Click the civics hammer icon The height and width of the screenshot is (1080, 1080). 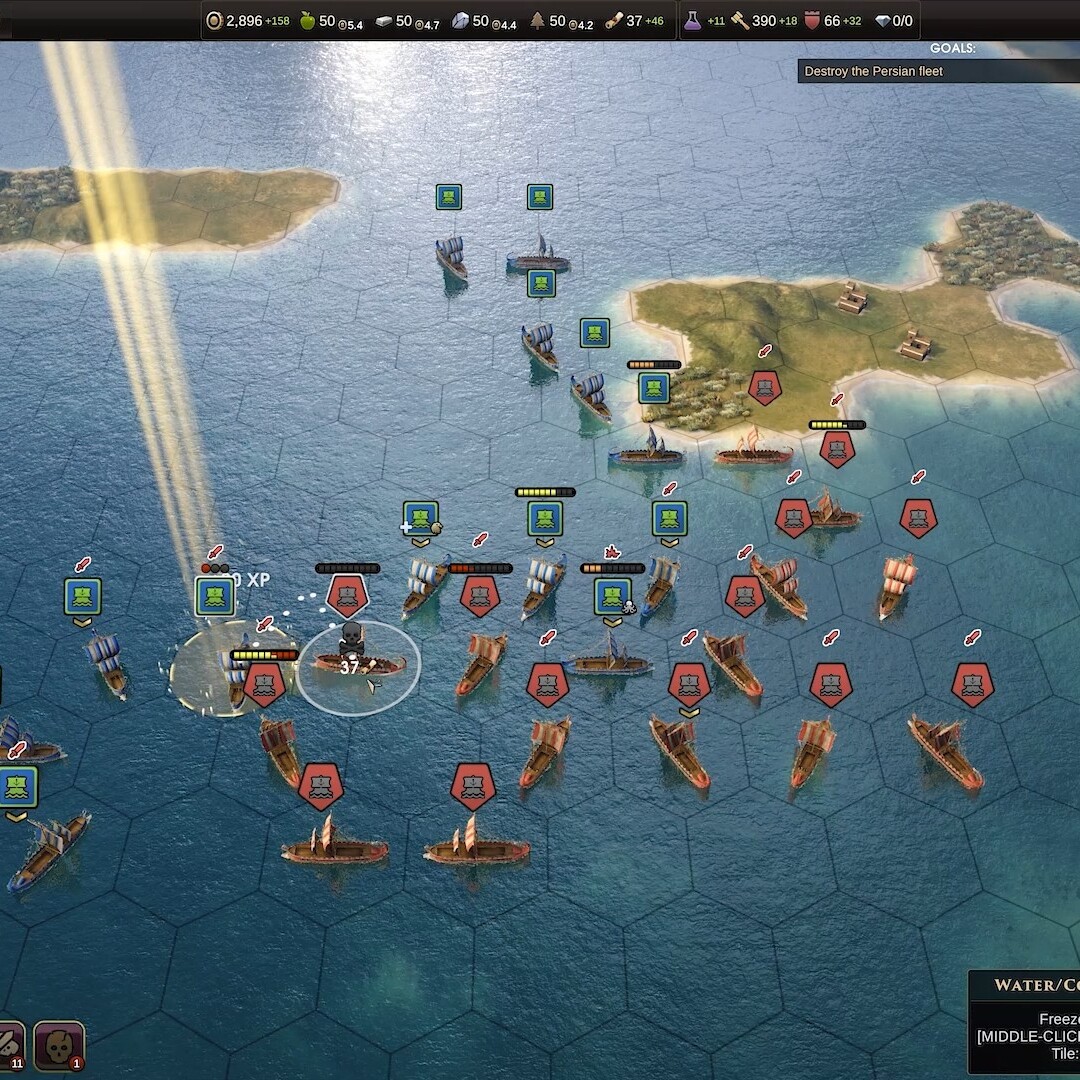(740, 20)
